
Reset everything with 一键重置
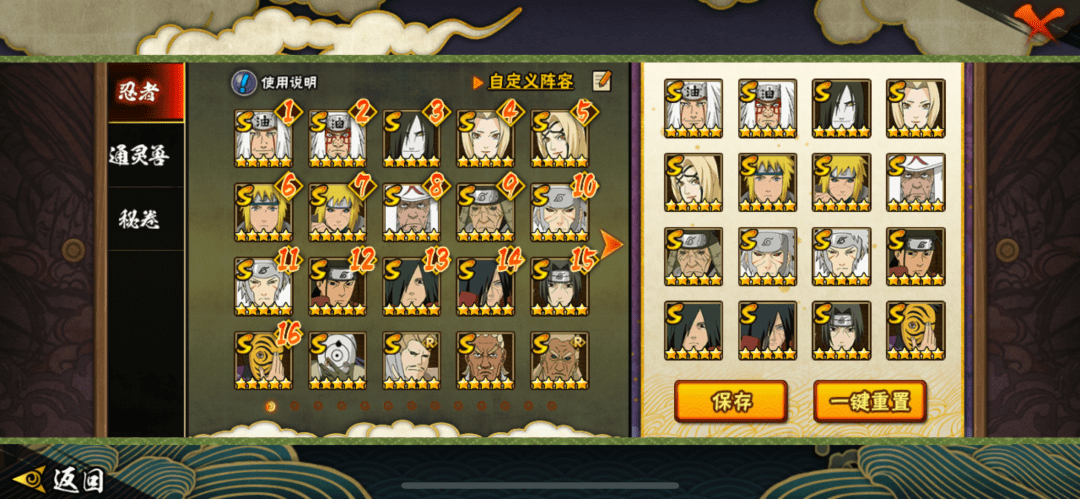tap(869, 401)
